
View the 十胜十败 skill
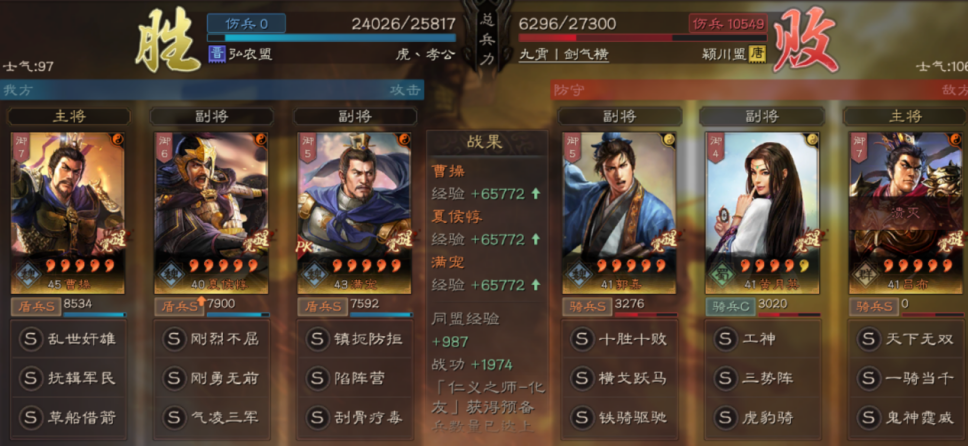tap(620, 339)
